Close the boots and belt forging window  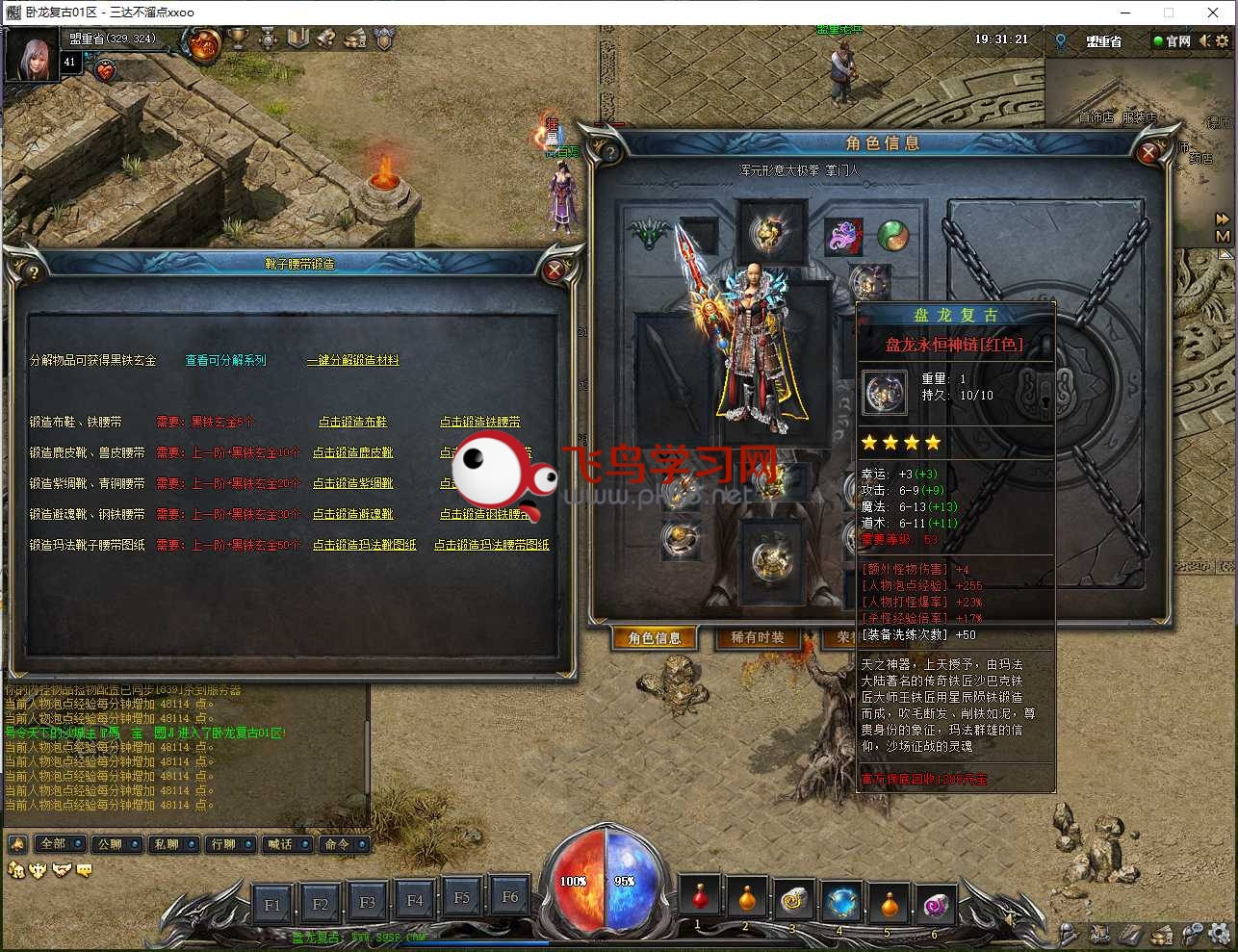click(554, 271)
